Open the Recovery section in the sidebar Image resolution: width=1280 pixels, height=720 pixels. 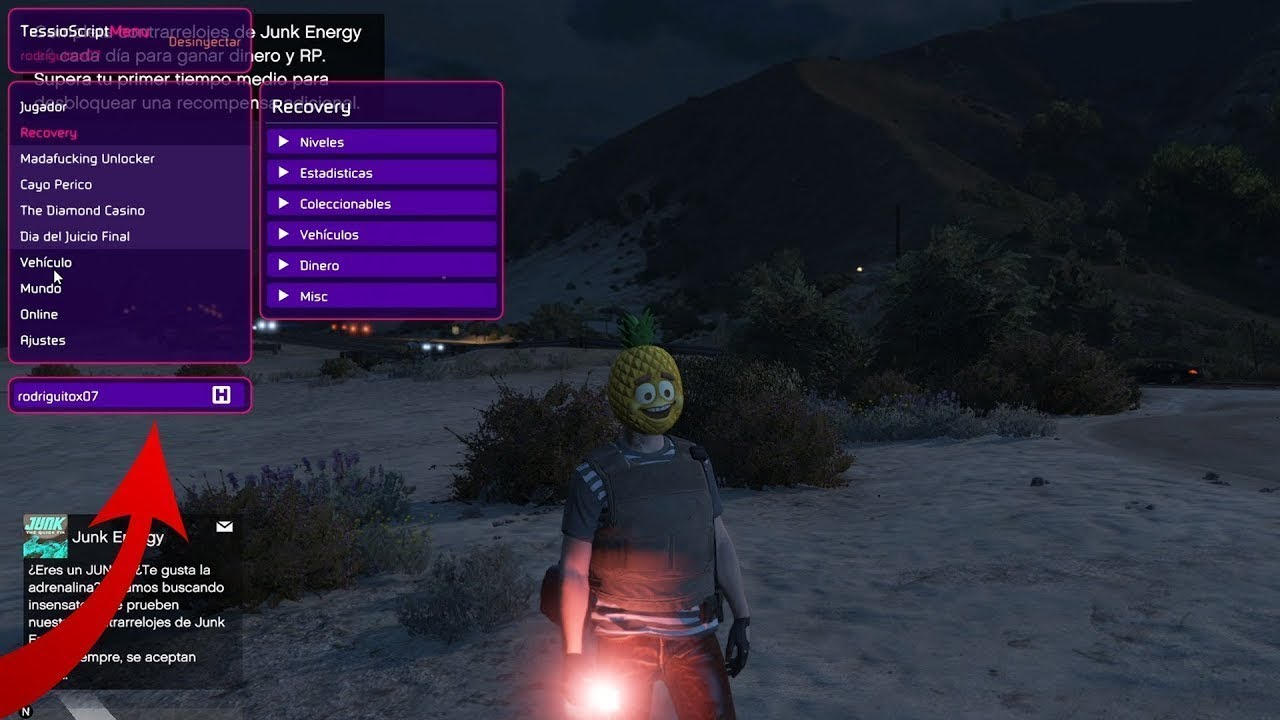coord(48,133)
